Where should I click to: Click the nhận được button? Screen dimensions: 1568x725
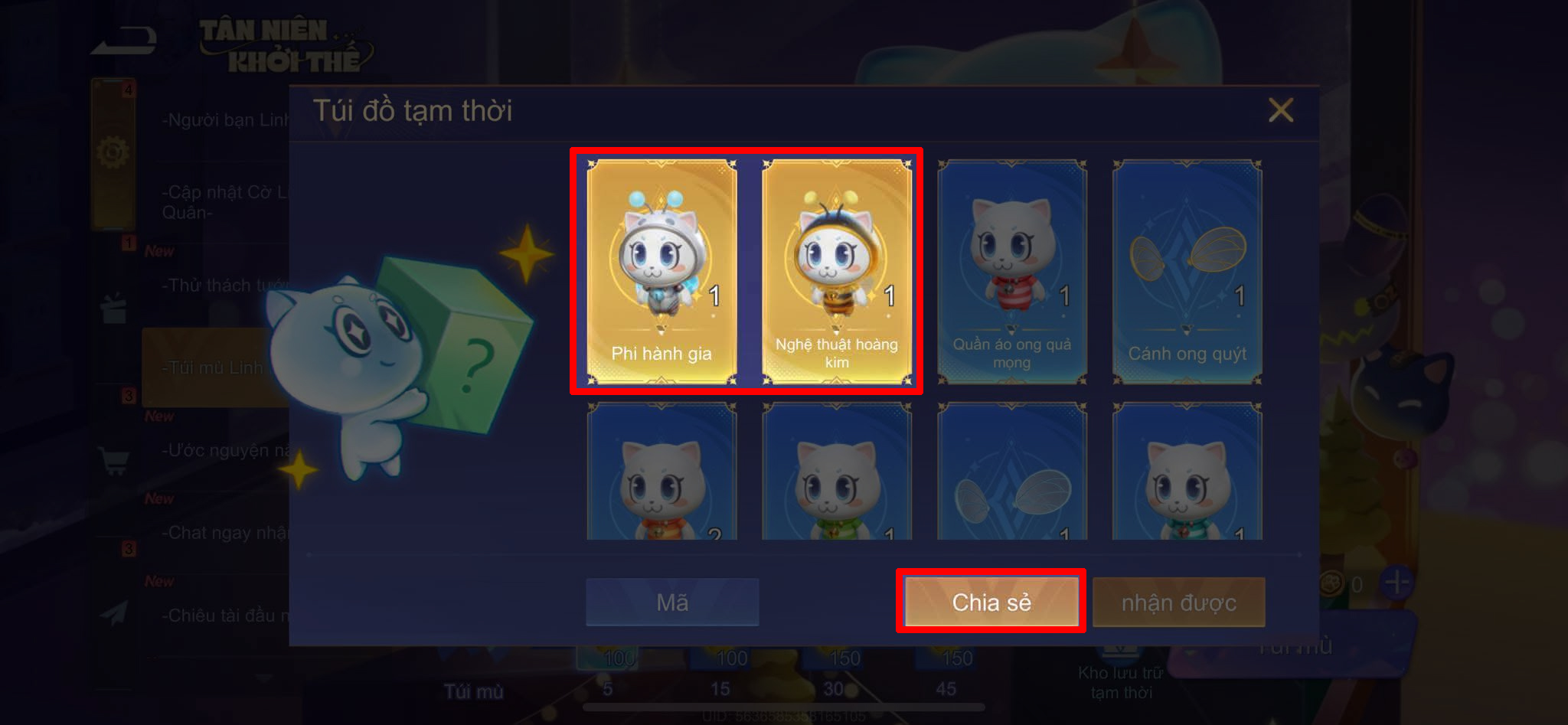(1179, 603)
